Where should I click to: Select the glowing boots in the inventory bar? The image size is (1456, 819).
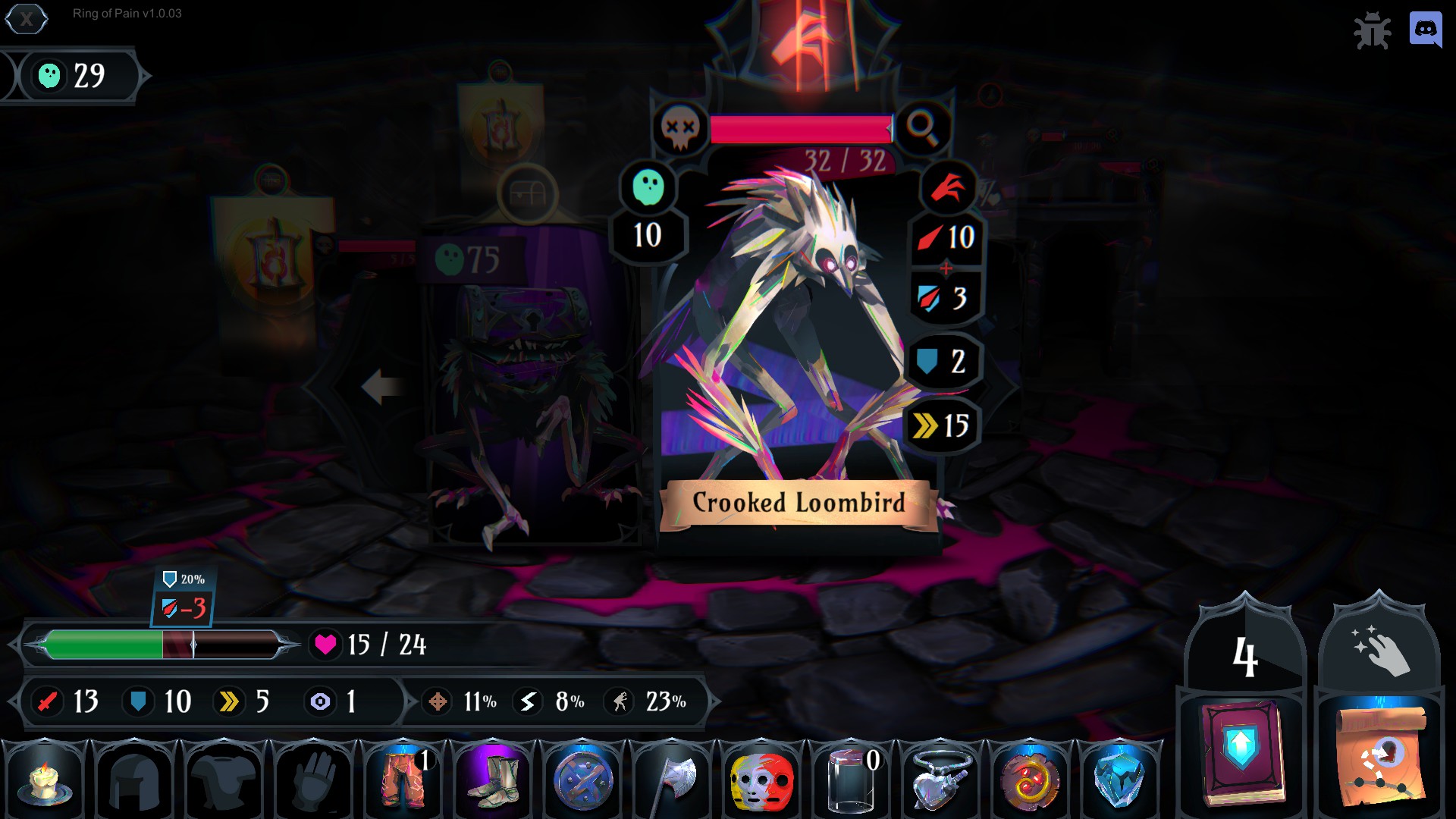coord(493,781)
